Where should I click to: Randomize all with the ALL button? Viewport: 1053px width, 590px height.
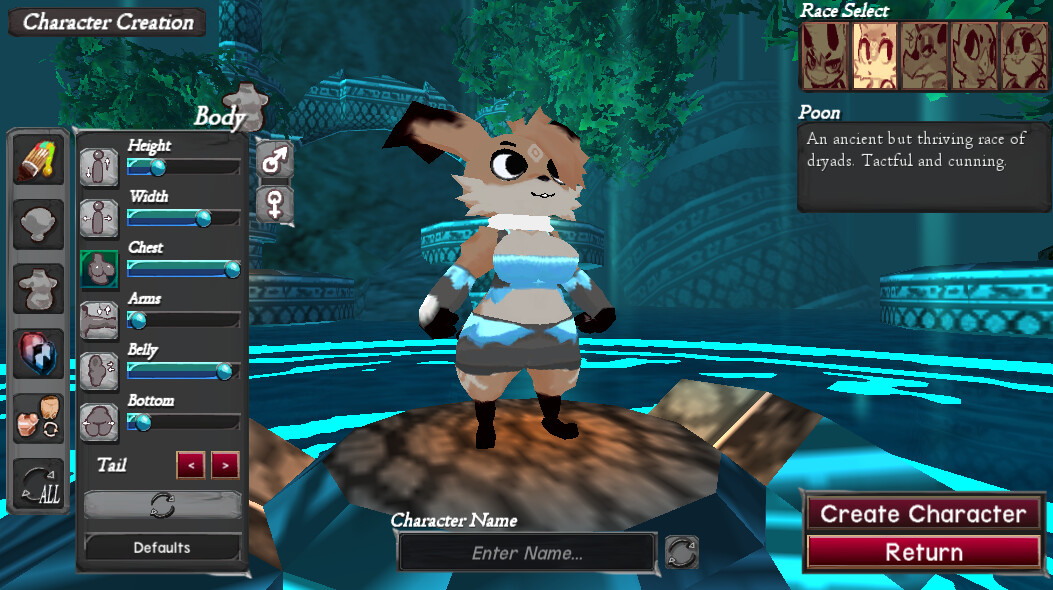(38, 484)
